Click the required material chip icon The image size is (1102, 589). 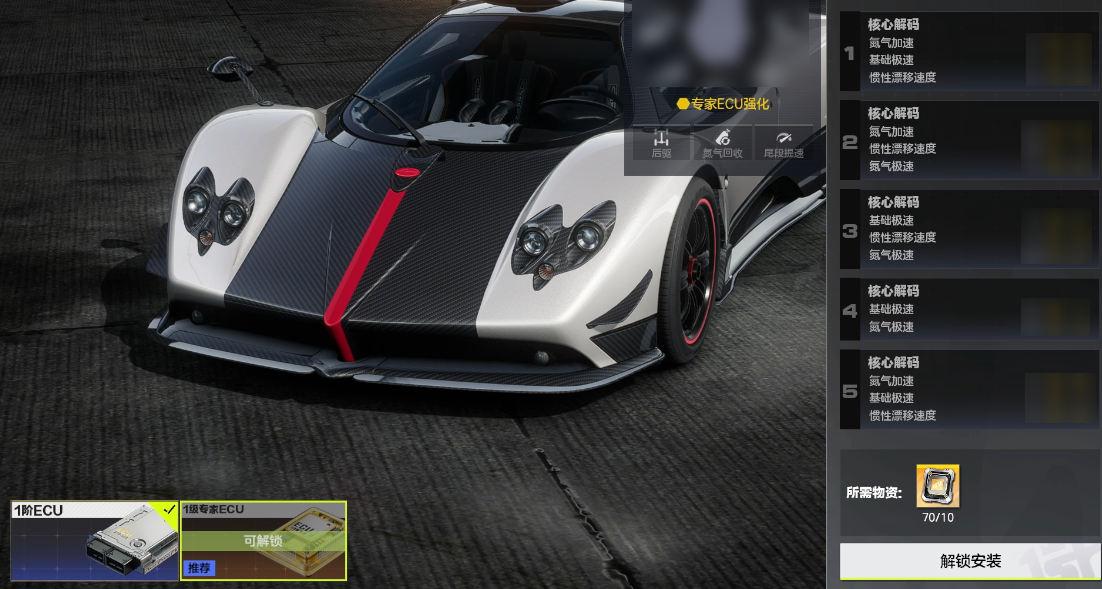[937, 486]
